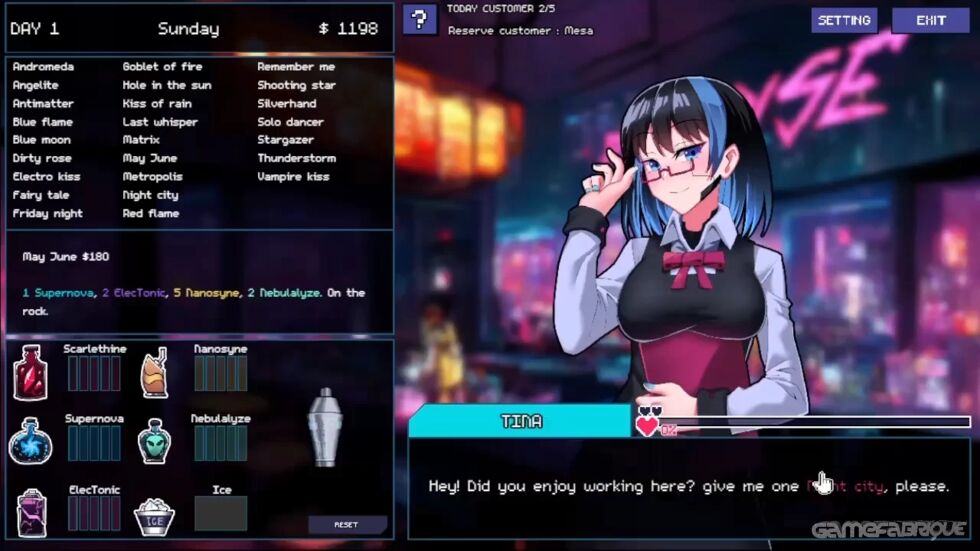Add the purple ElecTonic bottle ingredient

click(31, 510)
